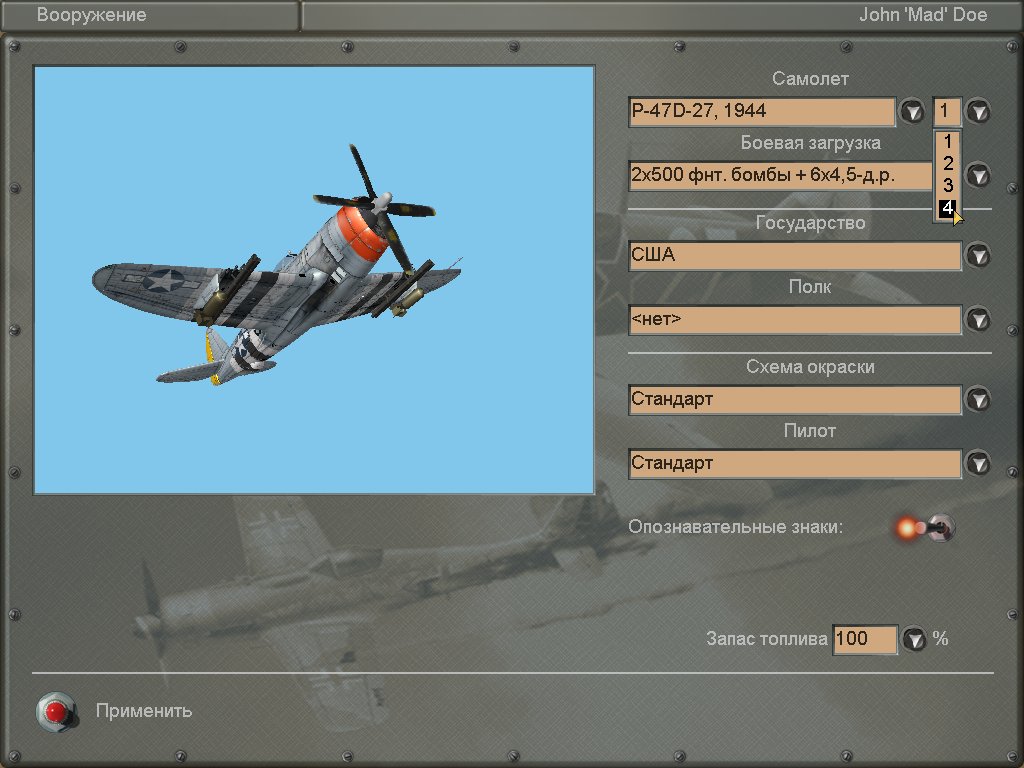Open the Государство country dropdown arrow

pos(978,255)
